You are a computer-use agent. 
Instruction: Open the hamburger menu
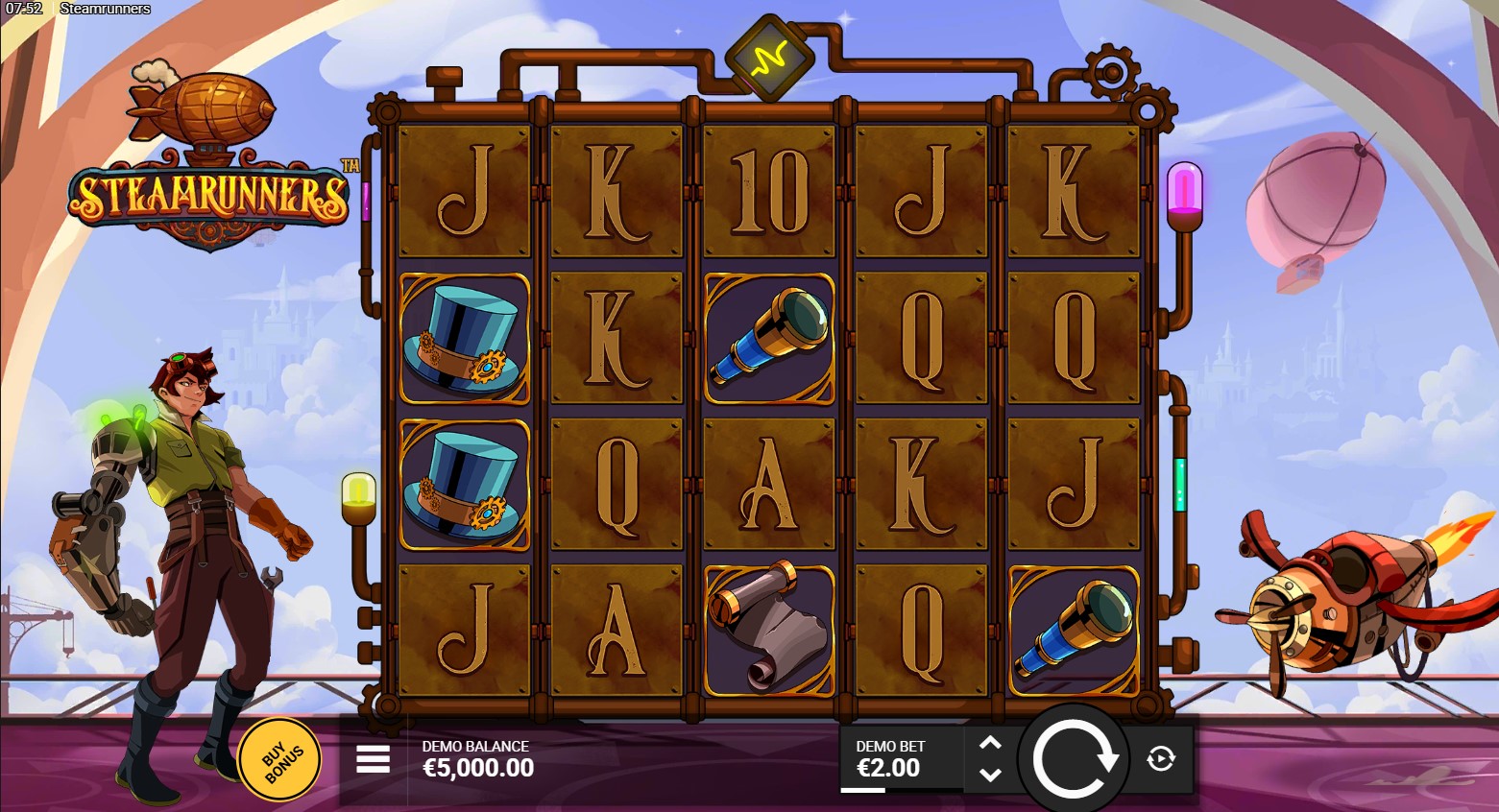tap(373, 759)
